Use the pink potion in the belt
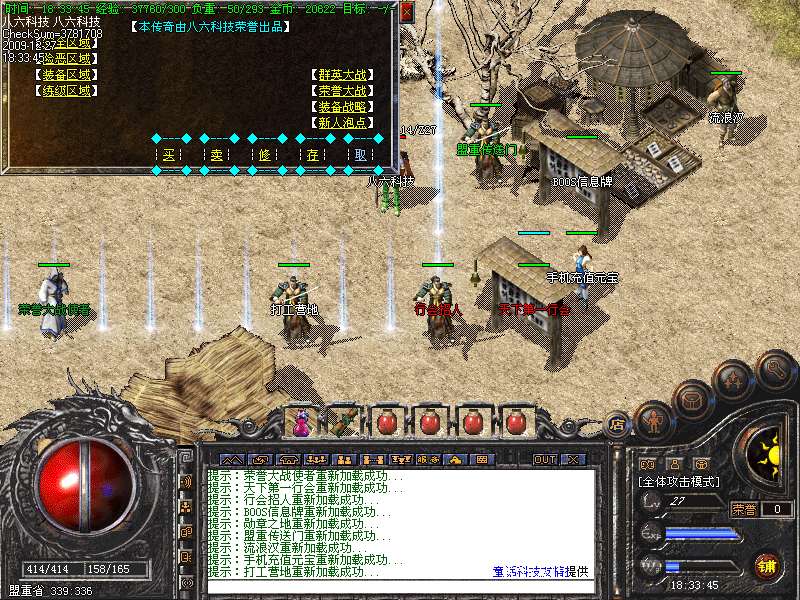The height and width of the screenshot is (600, 800). [x=301, y=423]
